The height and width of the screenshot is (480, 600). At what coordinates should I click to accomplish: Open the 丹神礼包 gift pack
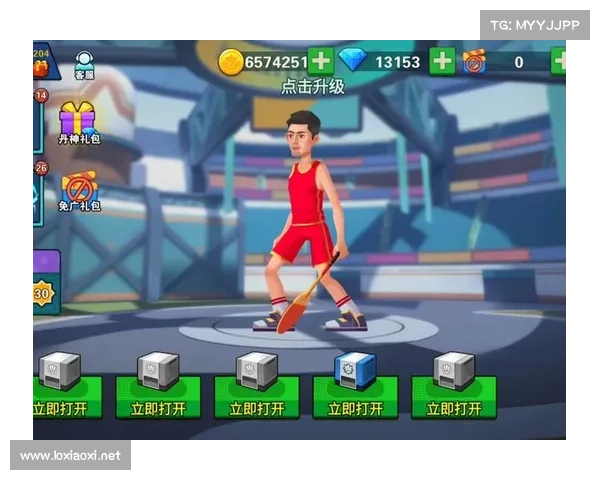coord(78,122)
